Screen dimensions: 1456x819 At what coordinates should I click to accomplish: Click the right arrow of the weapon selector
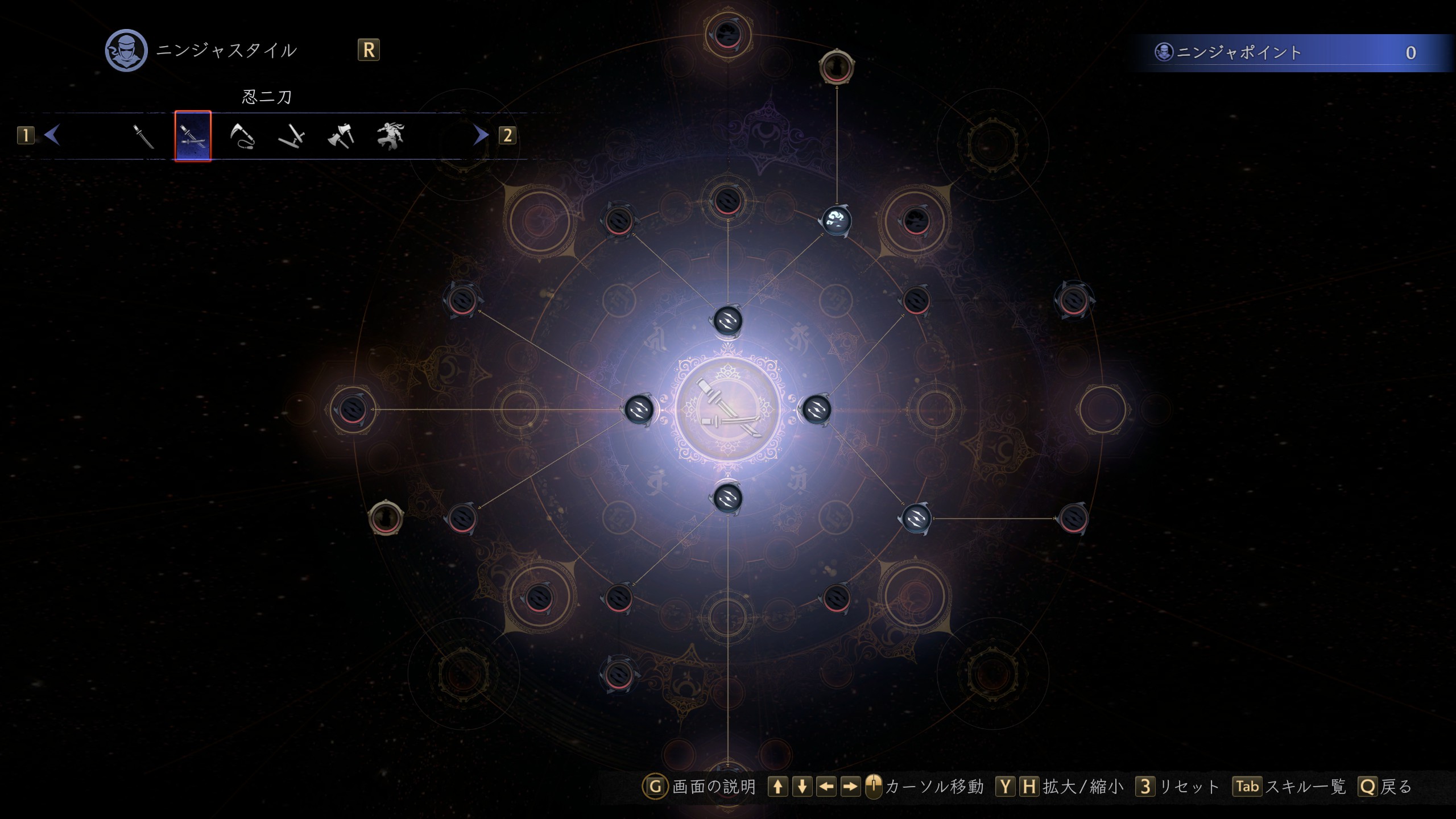pyautogui.click(x=481, y=135)
